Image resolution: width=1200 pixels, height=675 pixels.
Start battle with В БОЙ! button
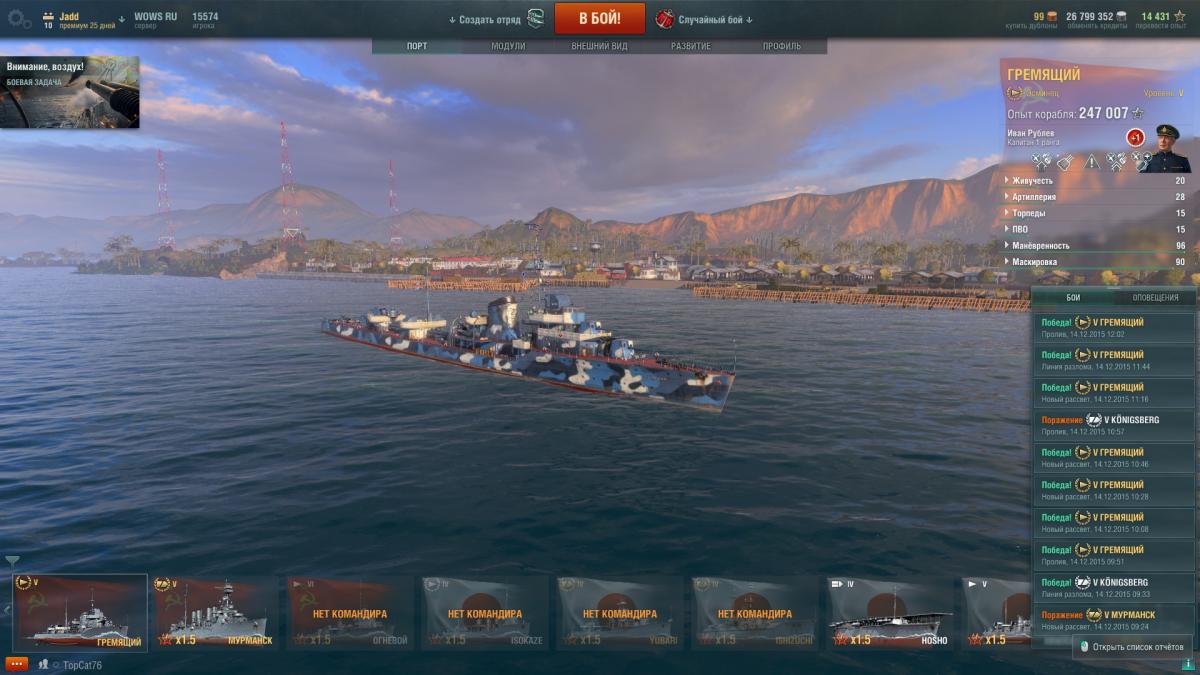tap(599, 18)
